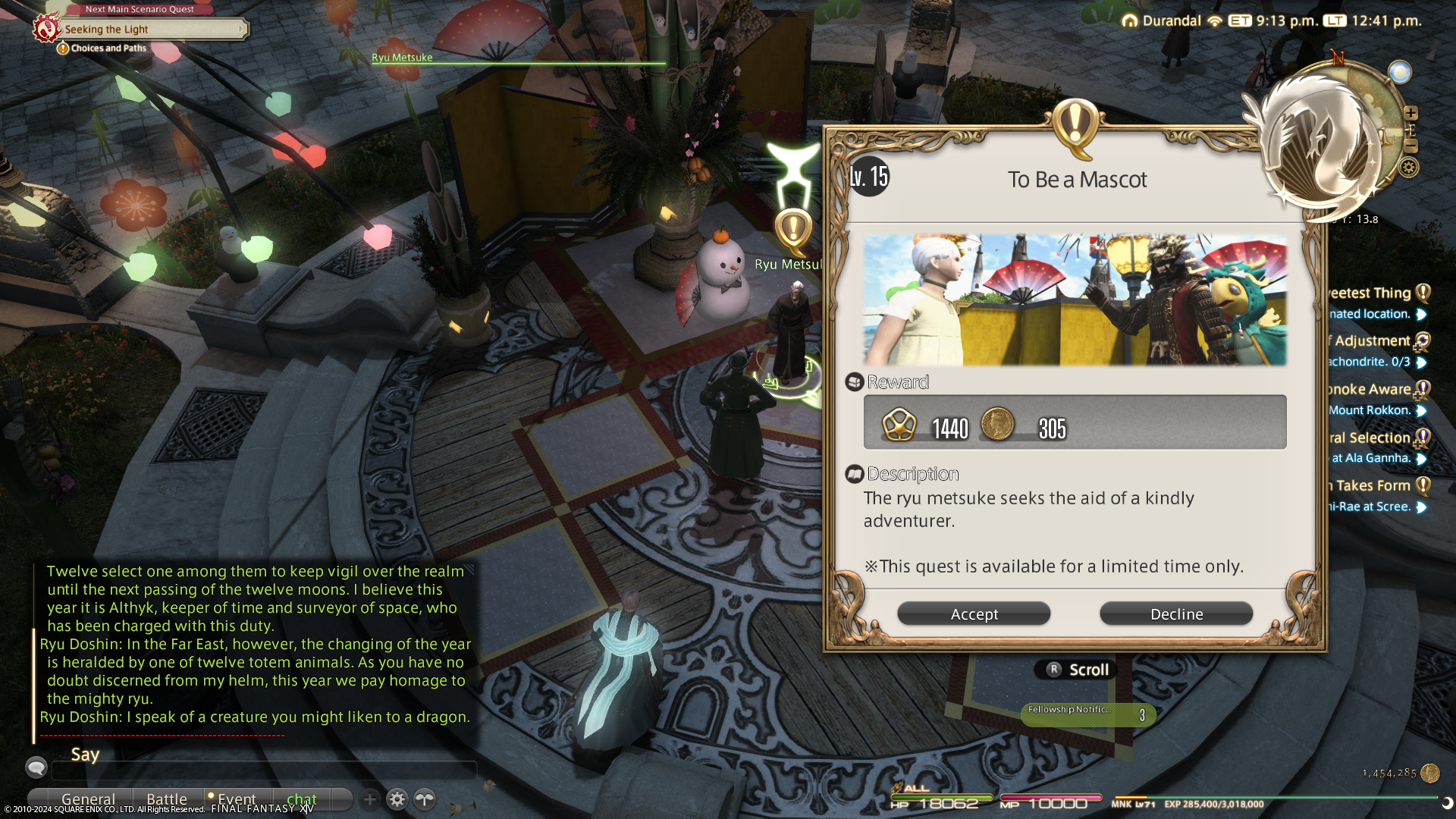Switch to the General chat tab
1456x819 pixels.
pyautogui.click(x=88, y=799)
